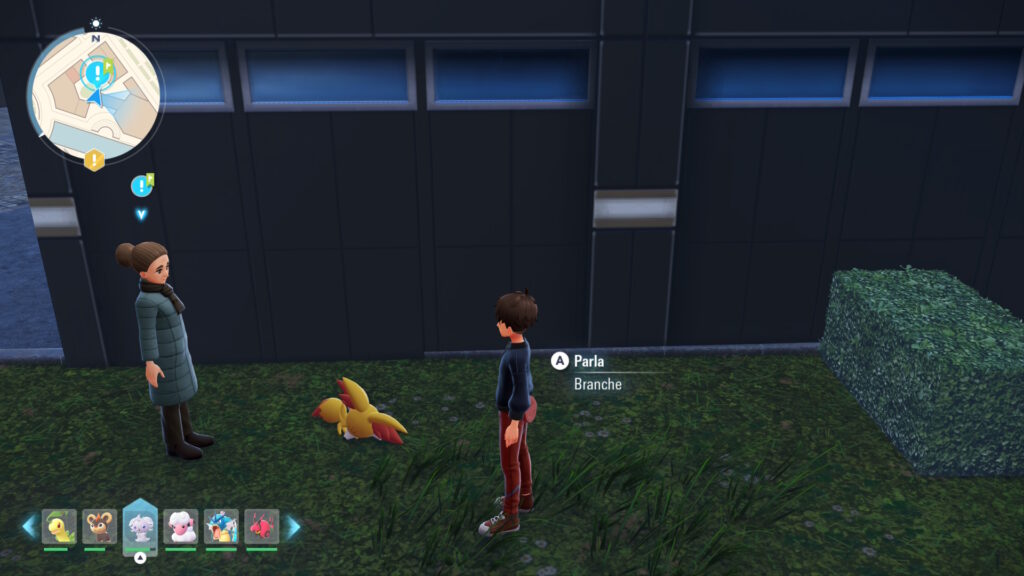Viewport: 1024px width, 576px height.
Task: Choose the Parla prompt to talk to Branche
Action: pyautogui.click(x=588, y=361)
